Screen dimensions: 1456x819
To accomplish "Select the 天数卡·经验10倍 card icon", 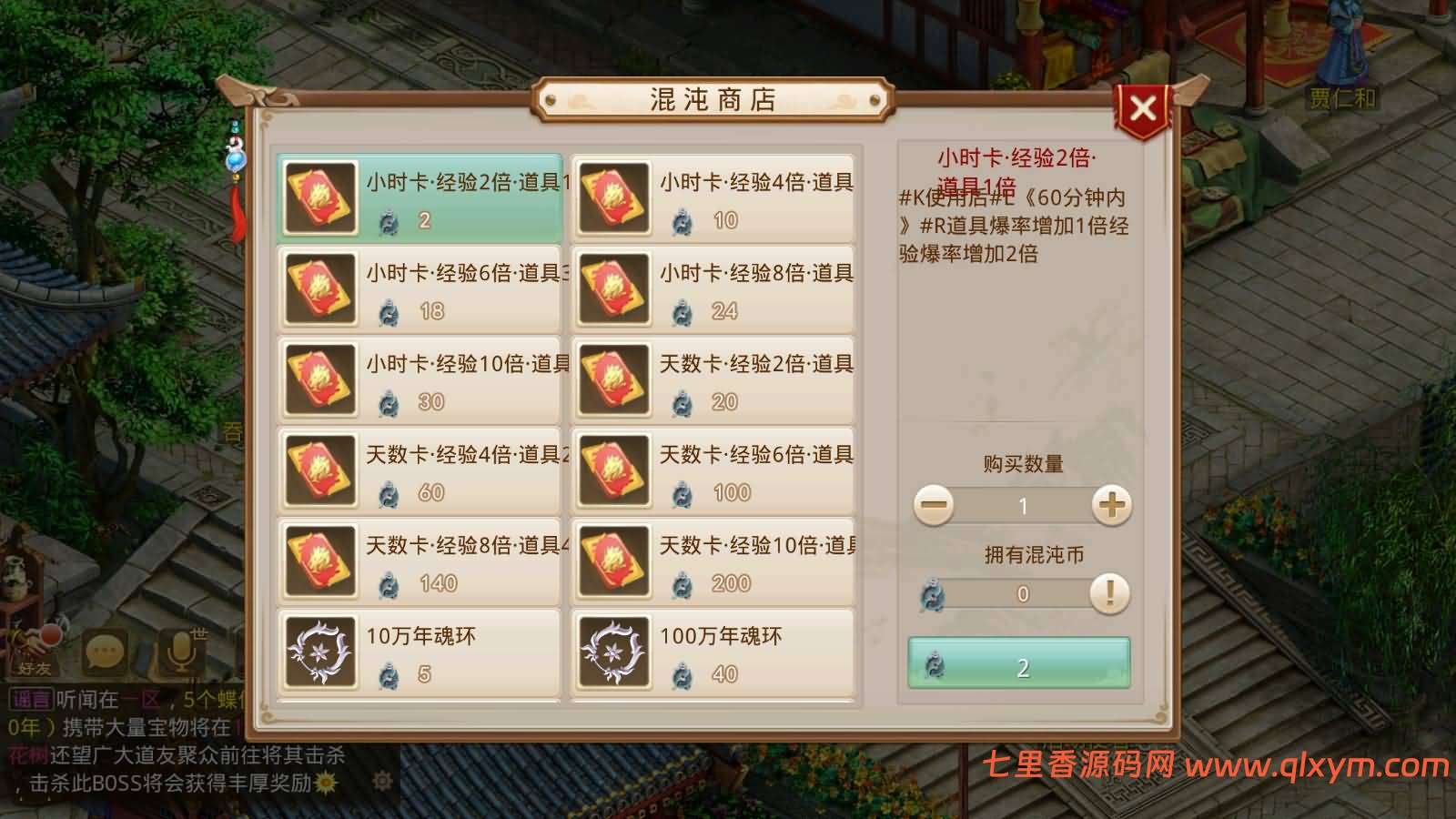I will [614, 561].
